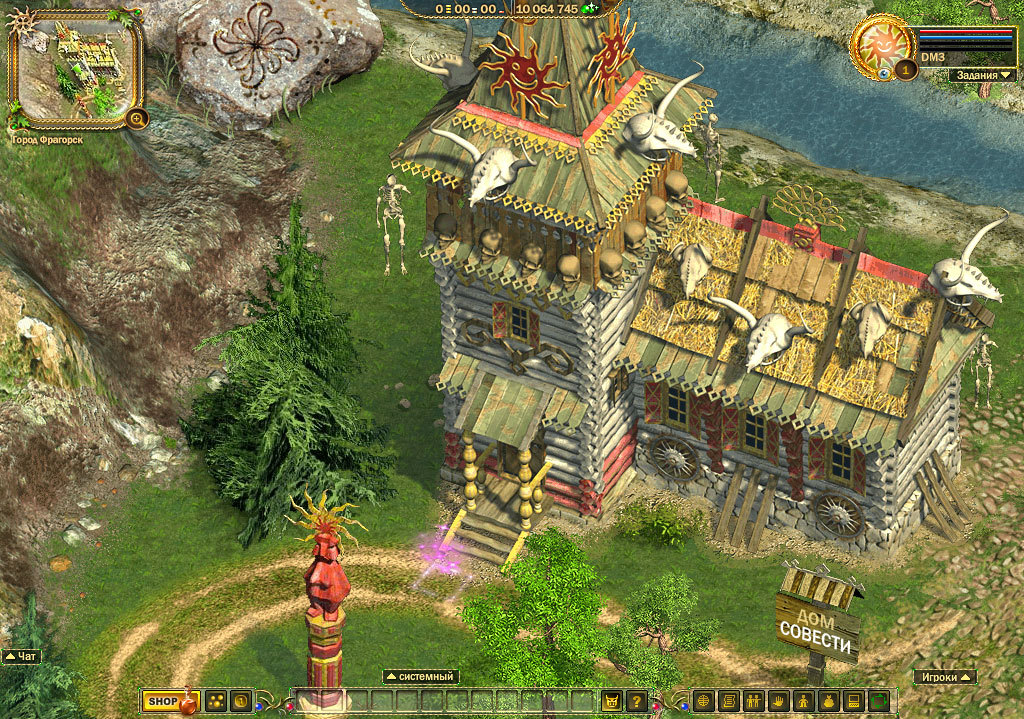
Task: Click the open hand icon
Action: (x=778, y=702)
